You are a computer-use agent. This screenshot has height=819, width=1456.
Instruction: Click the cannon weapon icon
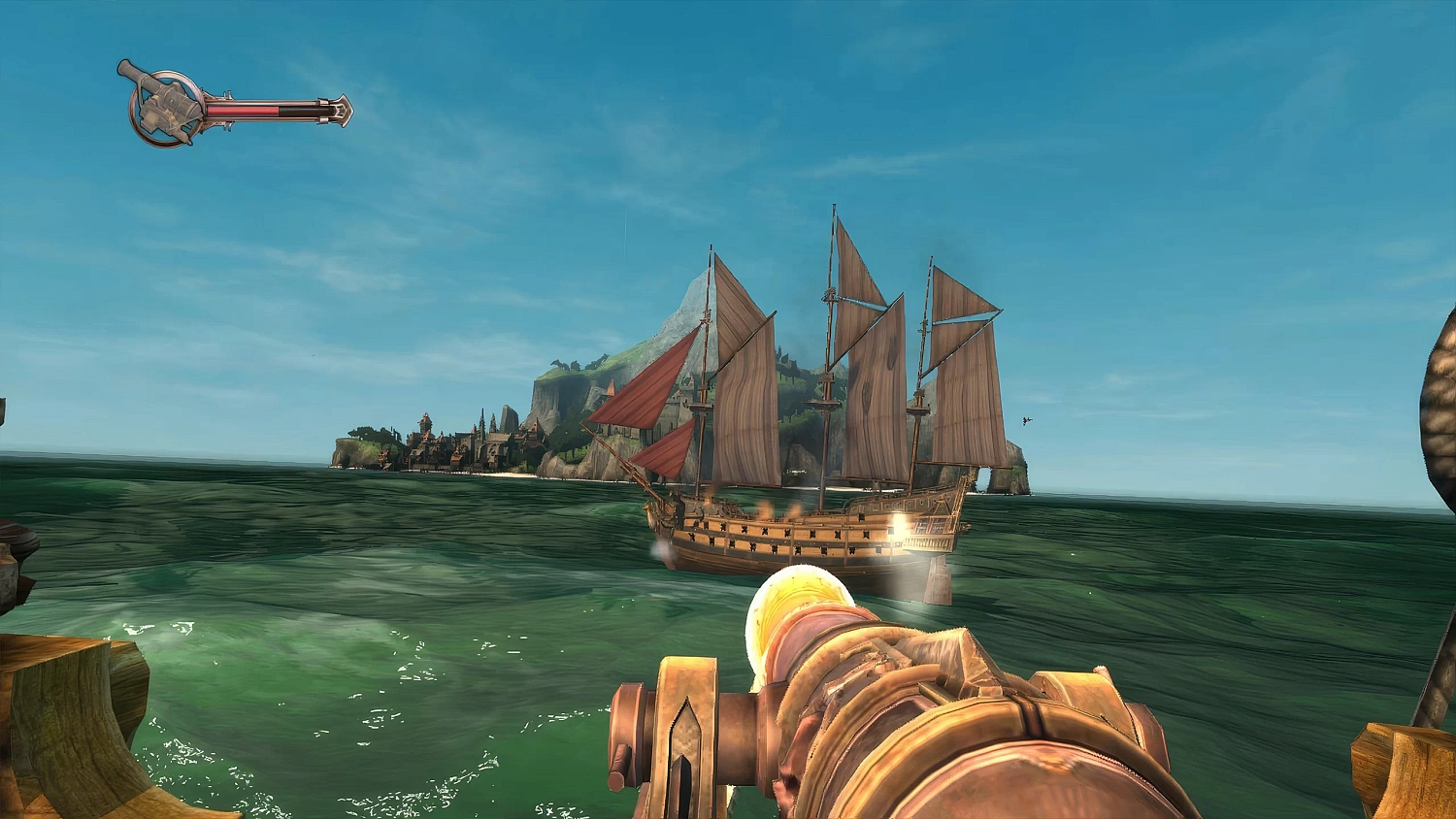tap(163, 106)
